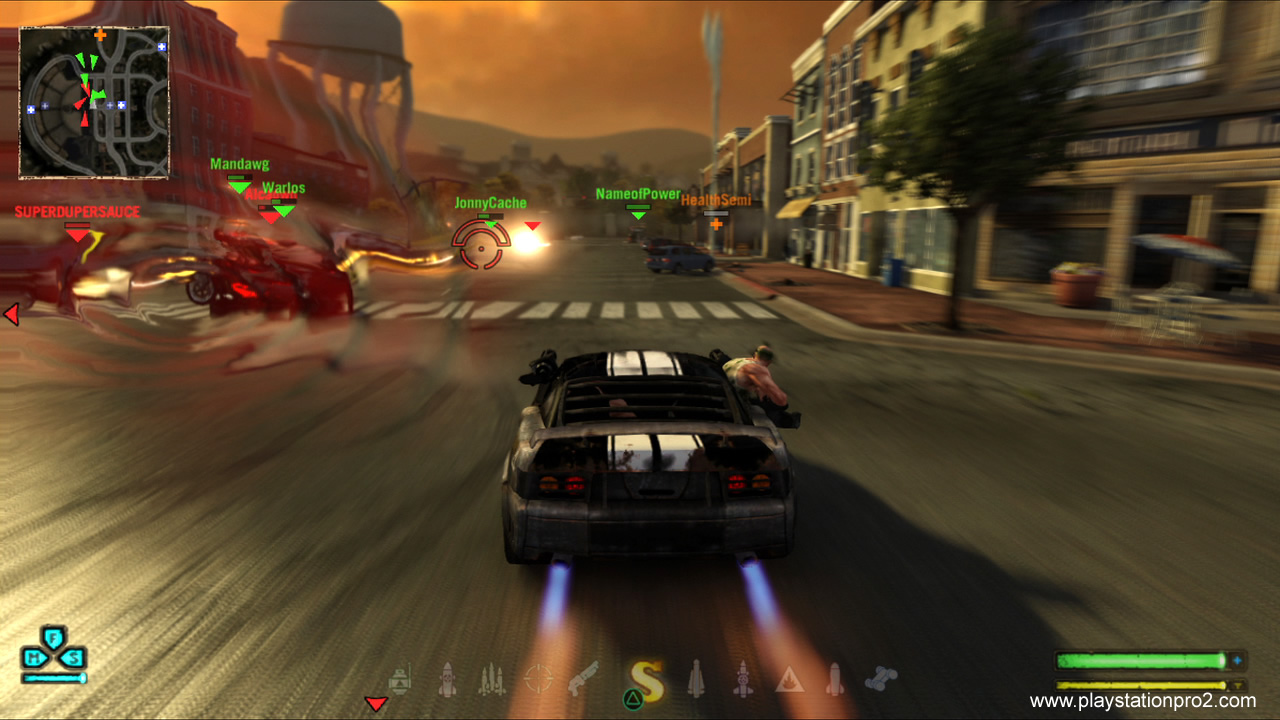
Task: Click the minimap radar
Action: (x=94, y=102)
